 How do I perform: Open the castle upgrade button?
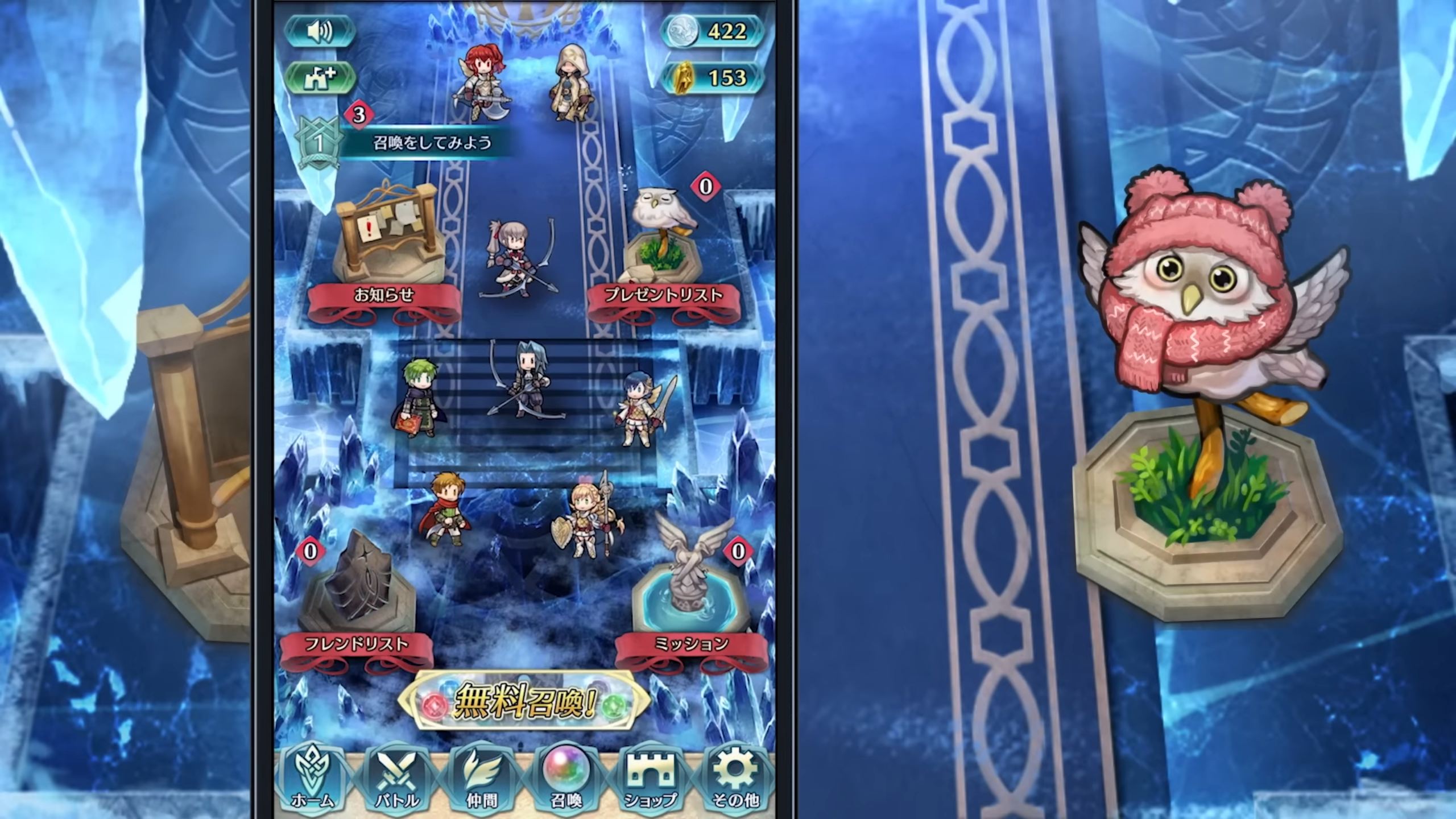tap(320, 78)
